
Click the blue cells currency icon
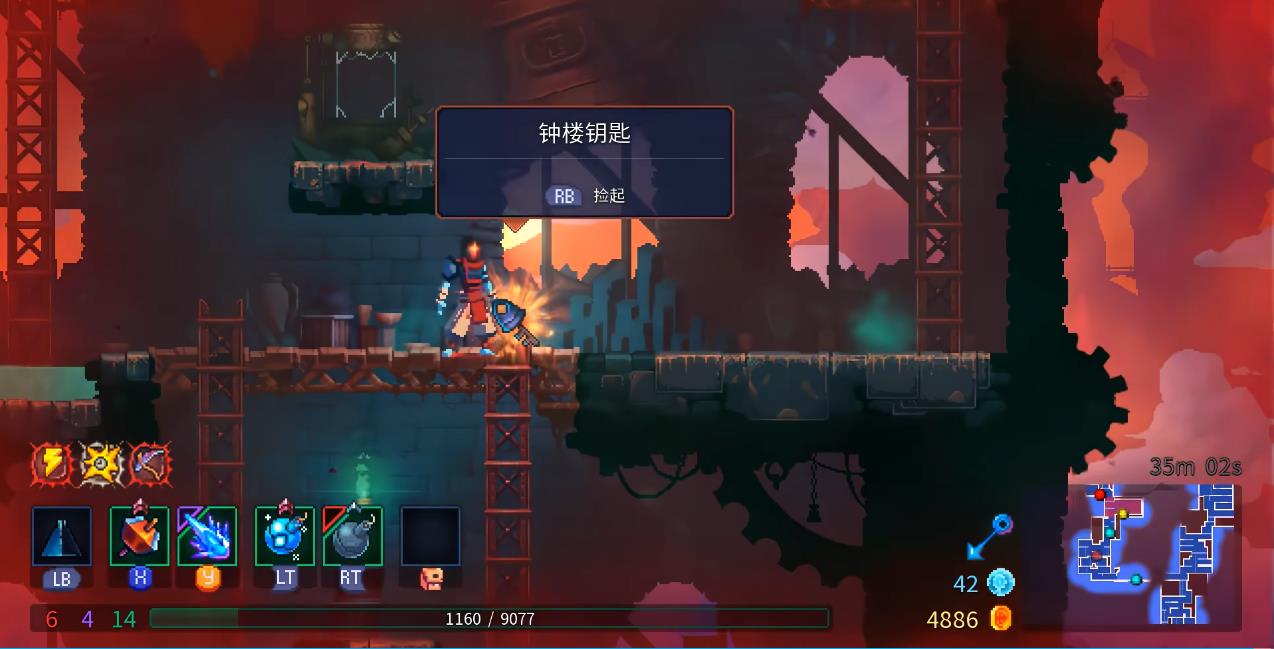[1000, 583]
